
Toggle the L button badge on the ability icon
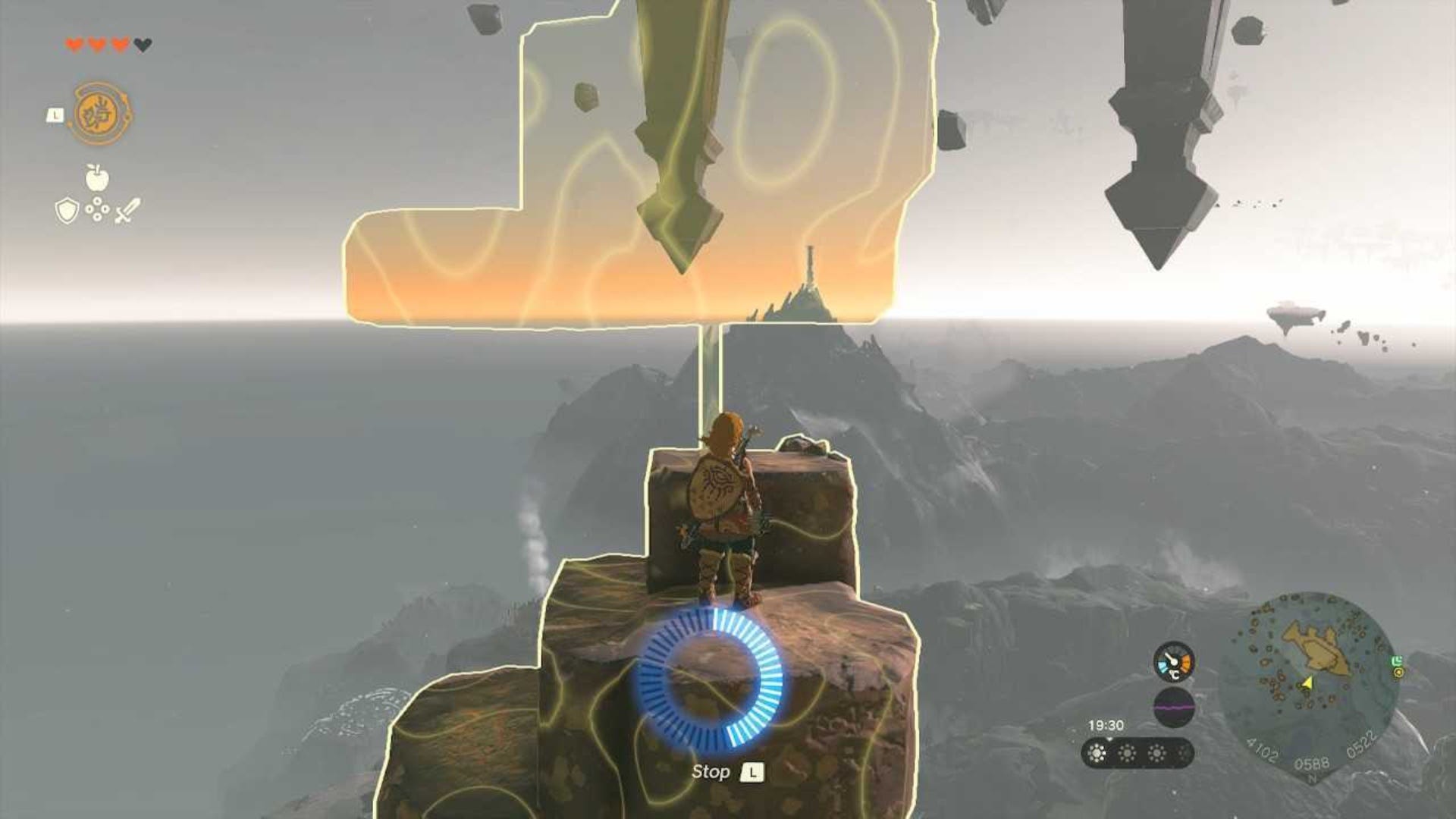tap(55, 115)
